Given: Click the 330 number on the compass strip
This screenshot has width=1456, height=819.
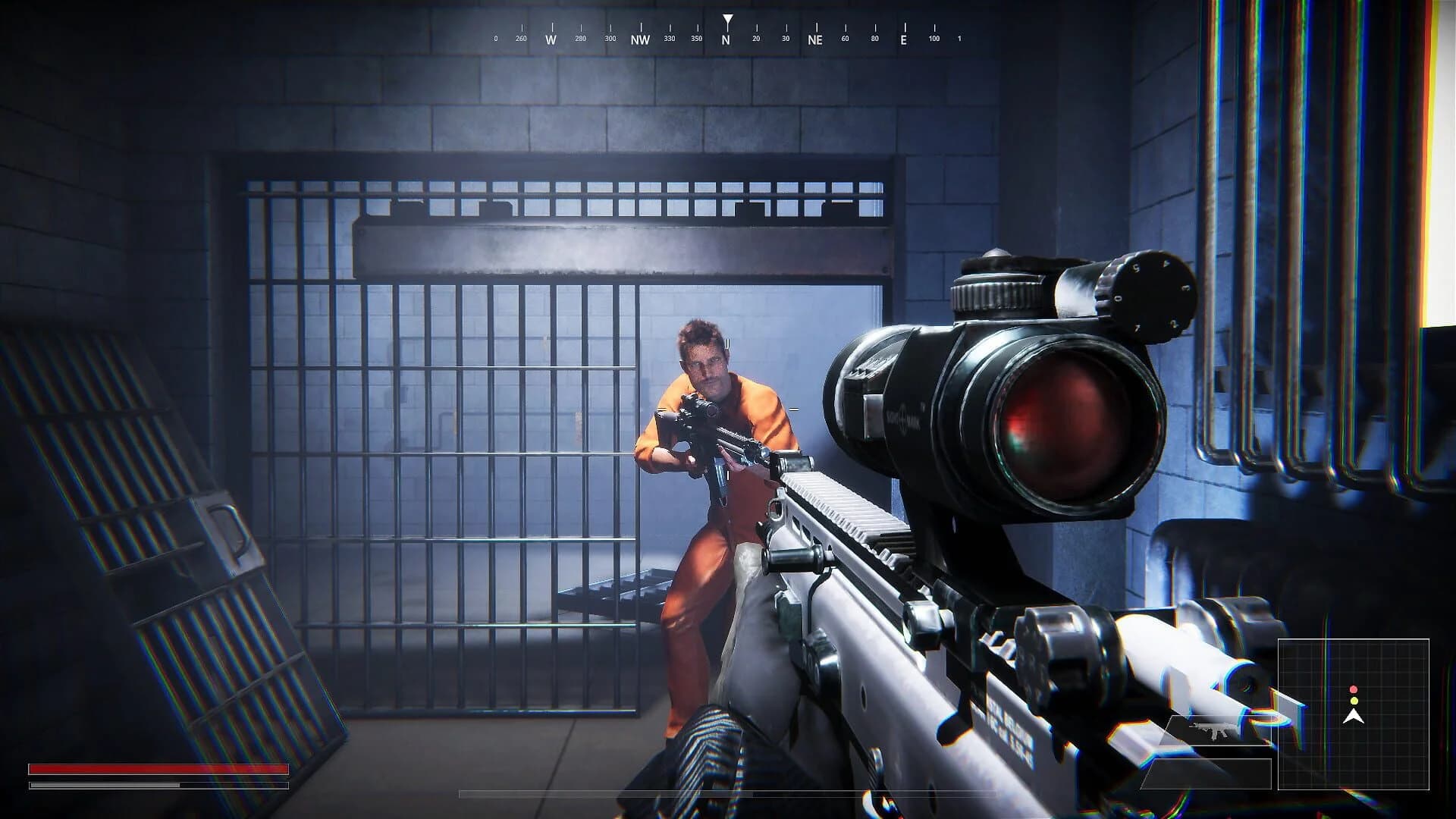Looking at the screenshot, I should coord(670,36).
